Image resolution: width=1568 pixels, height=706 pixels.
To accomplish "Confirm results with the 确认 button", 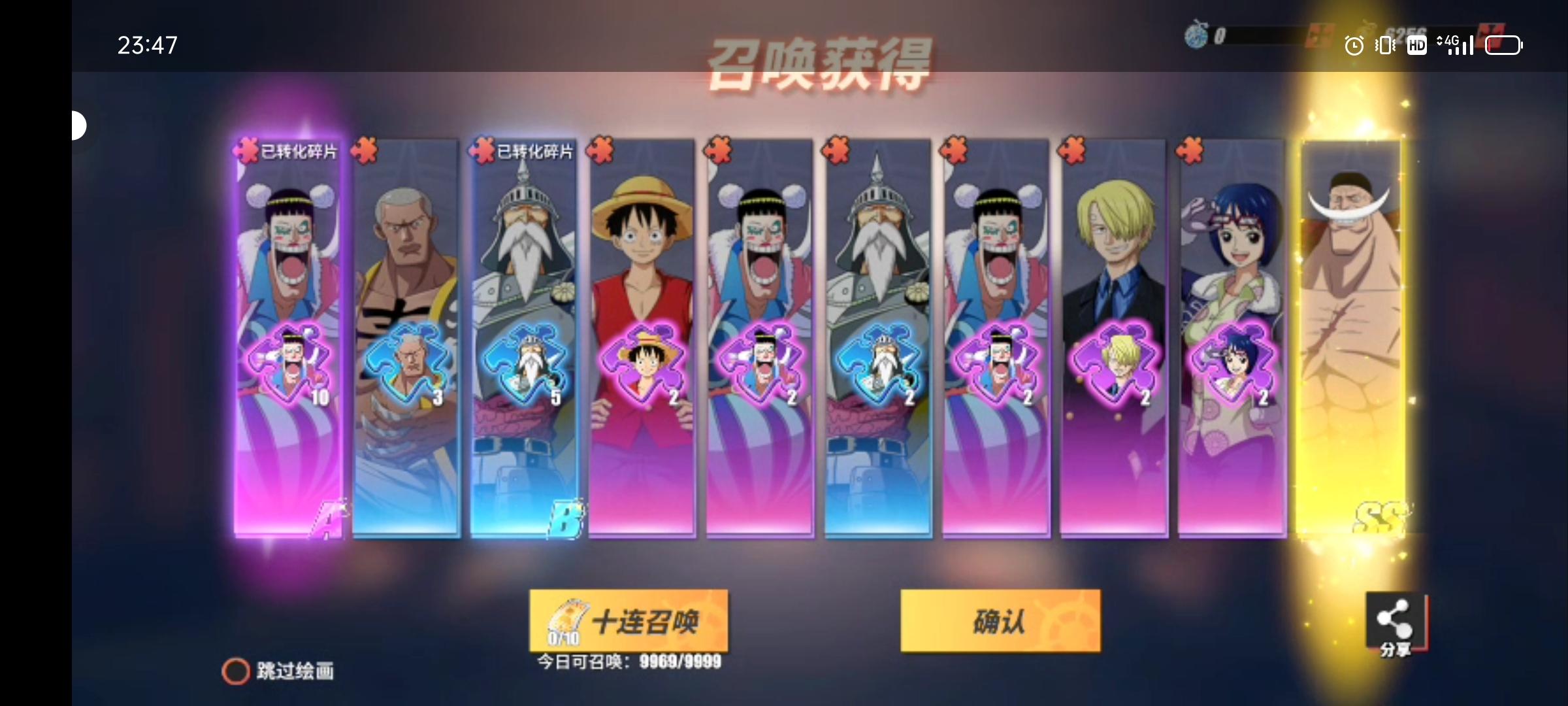I will click(1001, 622).
